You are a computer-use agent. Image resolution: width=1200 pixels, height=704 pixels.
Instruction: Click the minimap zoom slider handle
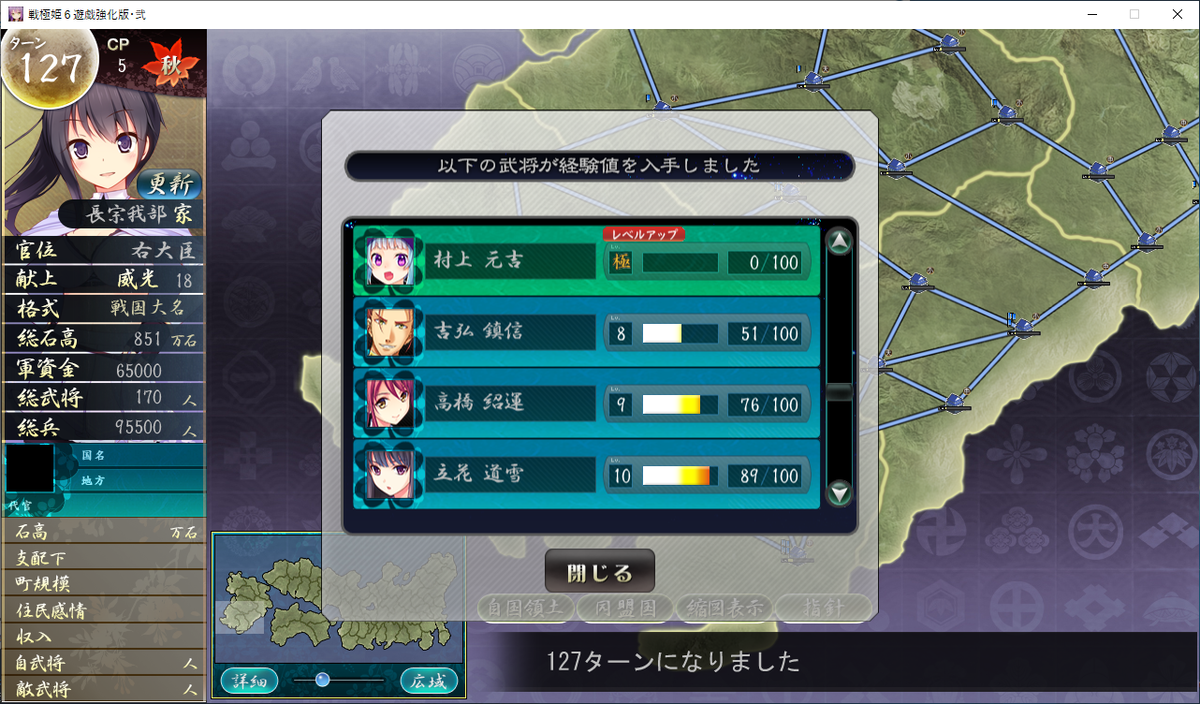pos(322,680)
